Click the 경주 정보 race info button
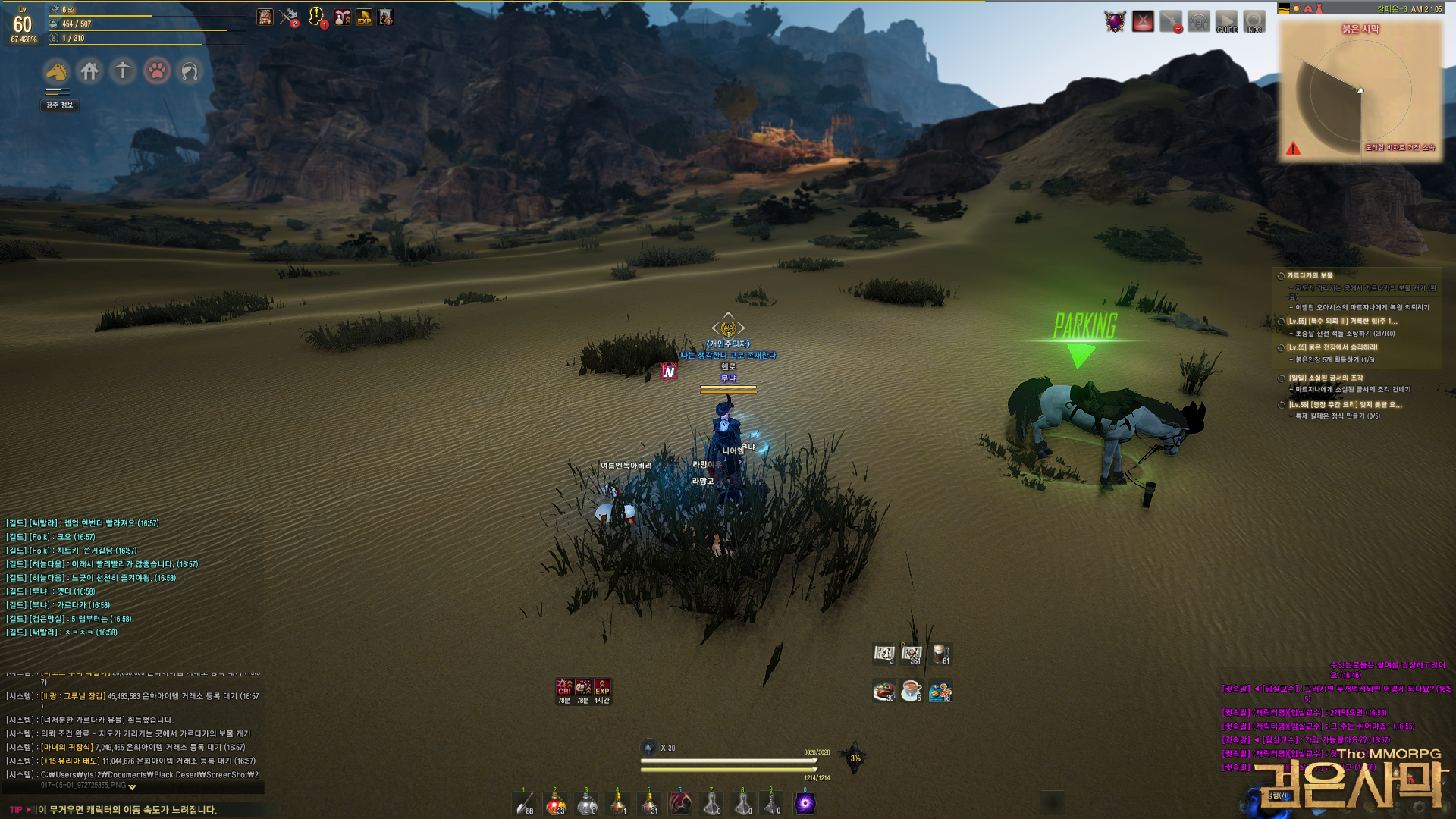The height and width of the screenshot is (819, 1456). (60, 105)
